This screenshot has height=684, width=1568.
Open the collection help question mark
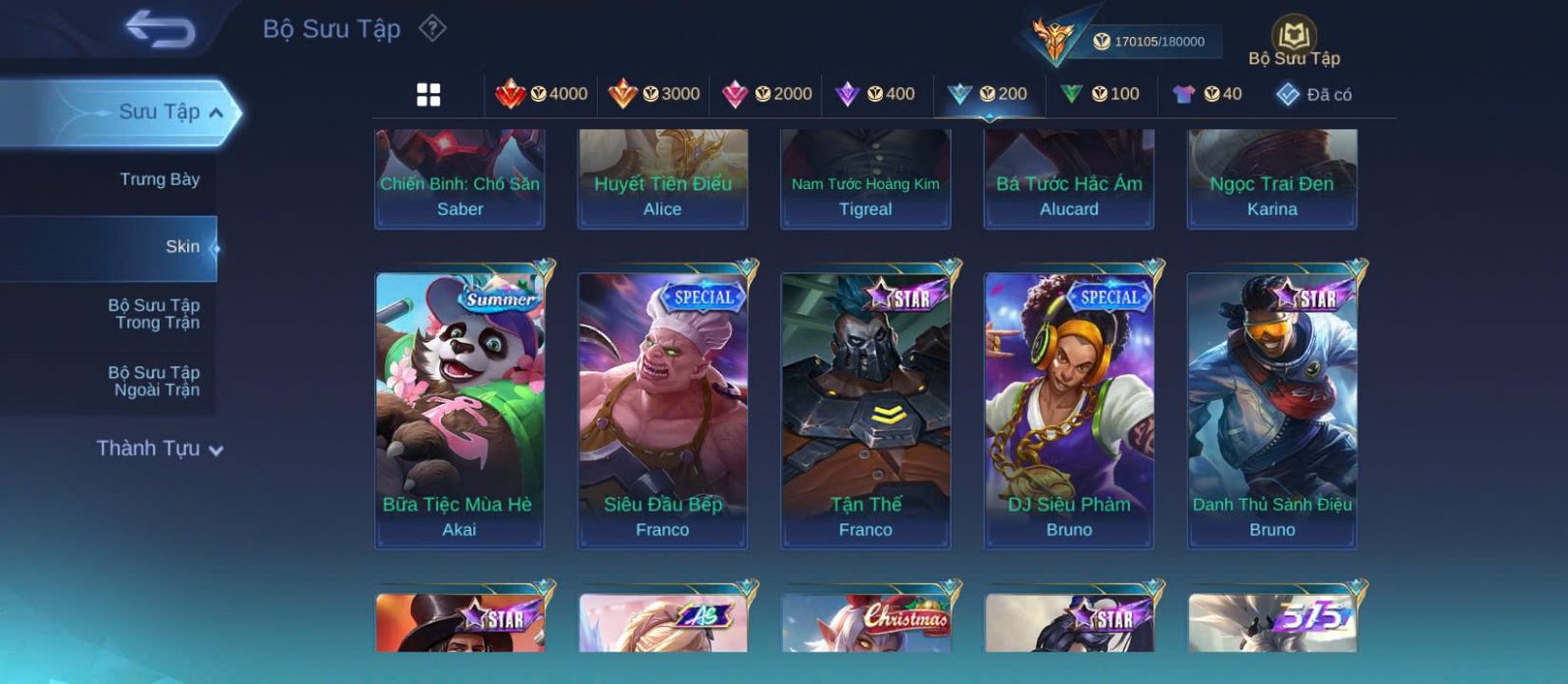point(432,28)
